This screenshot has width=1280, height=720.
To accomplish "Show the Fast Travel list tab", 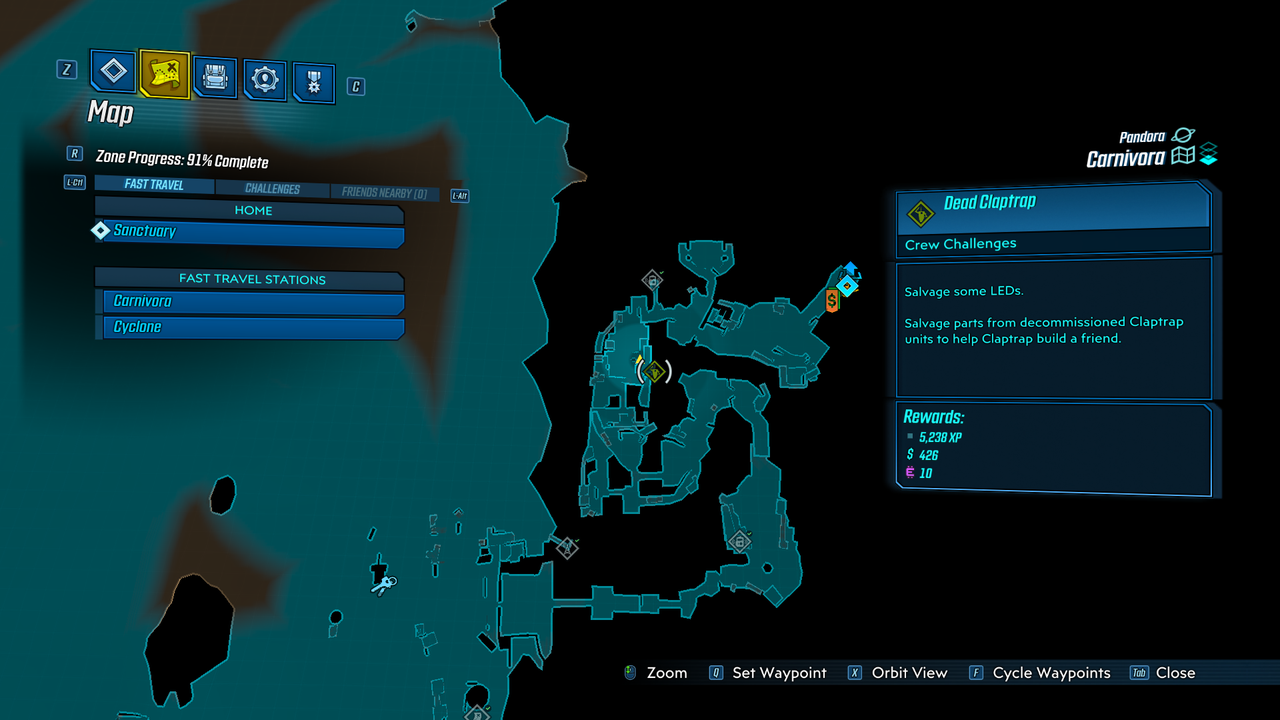I will coord(154,185).
